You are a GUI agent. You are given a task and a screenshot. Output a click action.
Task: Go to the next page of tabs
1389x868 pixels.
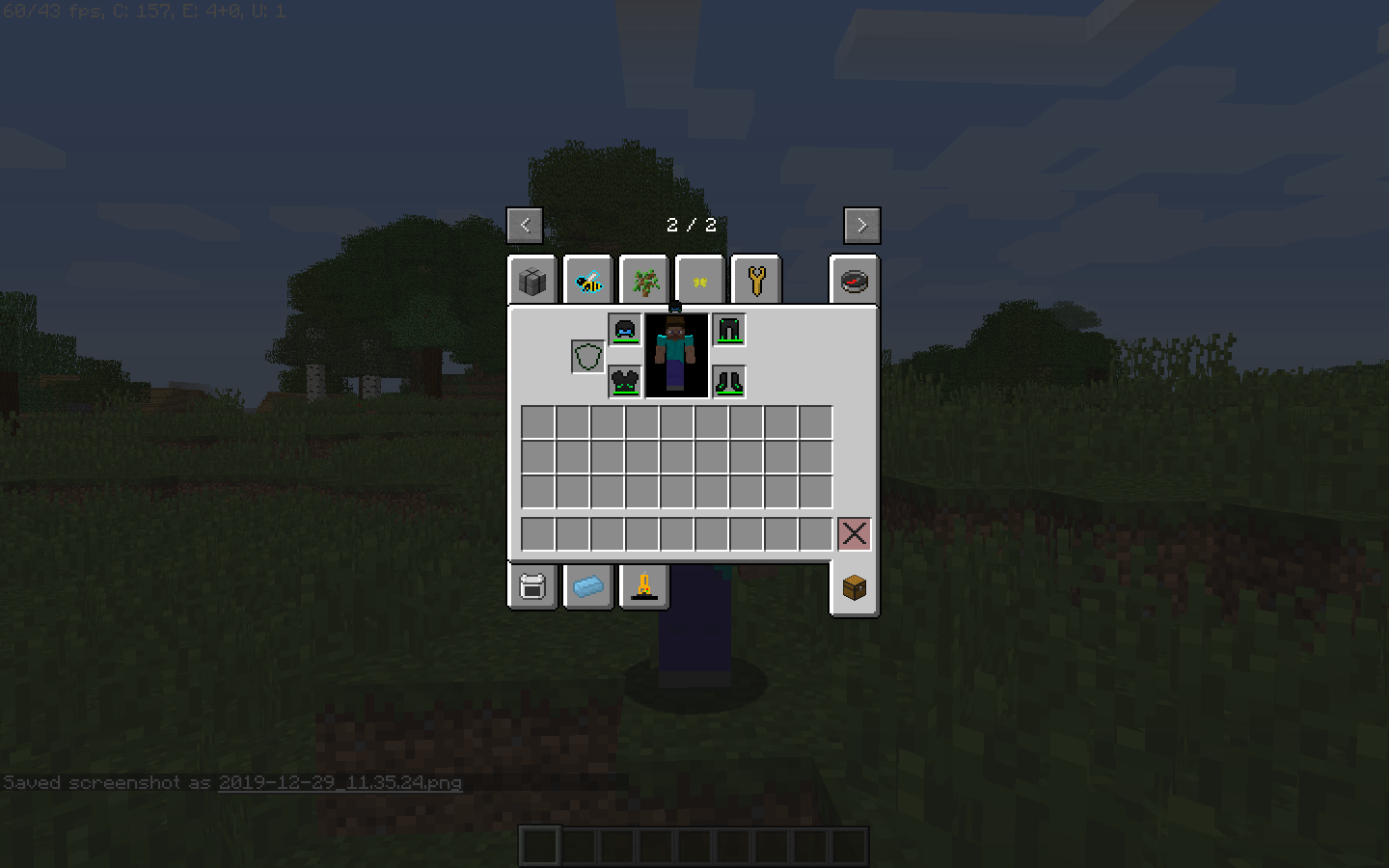coord(861,225)
